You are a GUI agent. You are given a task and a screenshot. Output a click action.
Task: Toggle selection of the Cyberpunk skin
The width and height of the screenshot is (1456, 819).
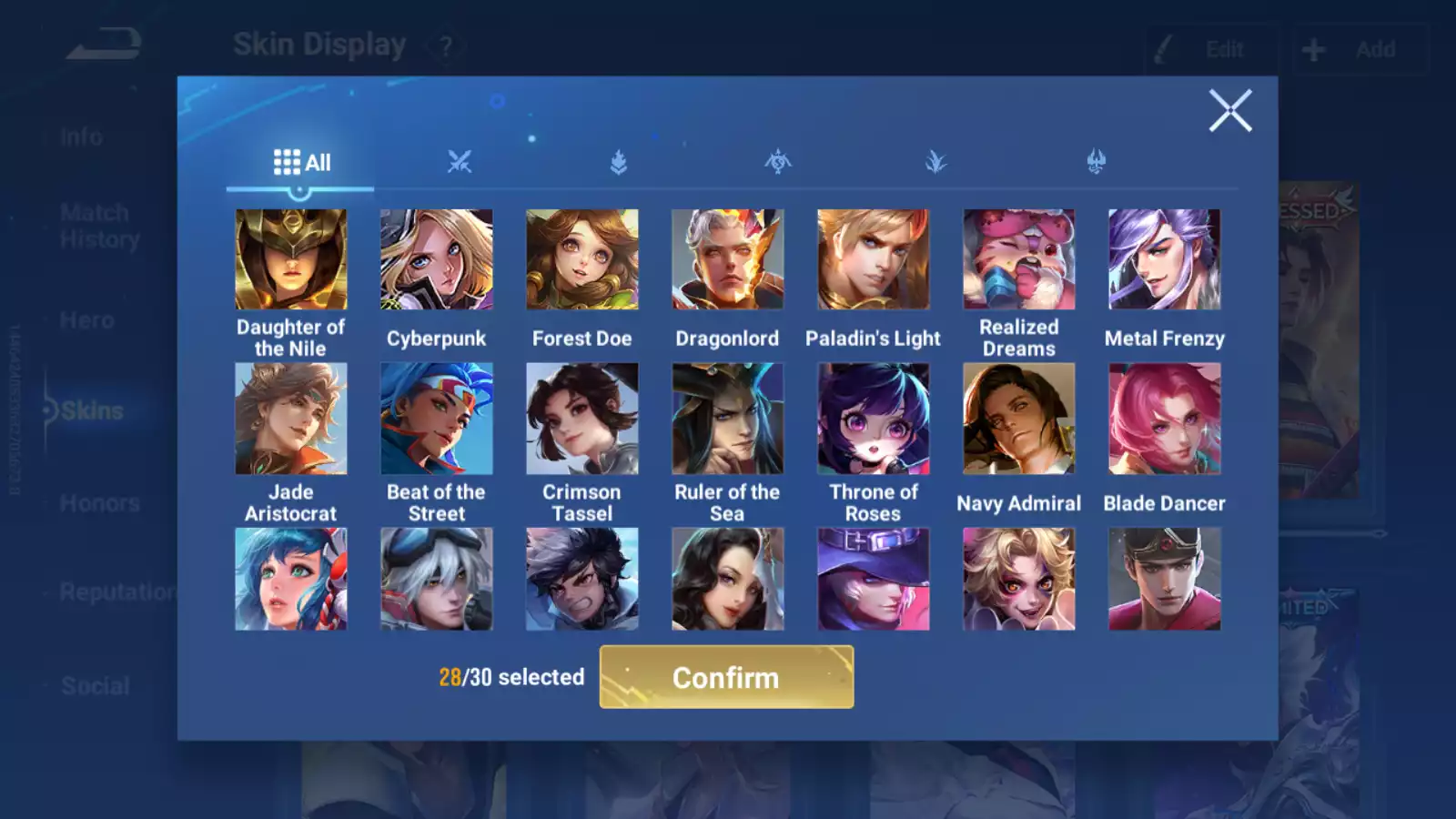[x=437, y=258]
